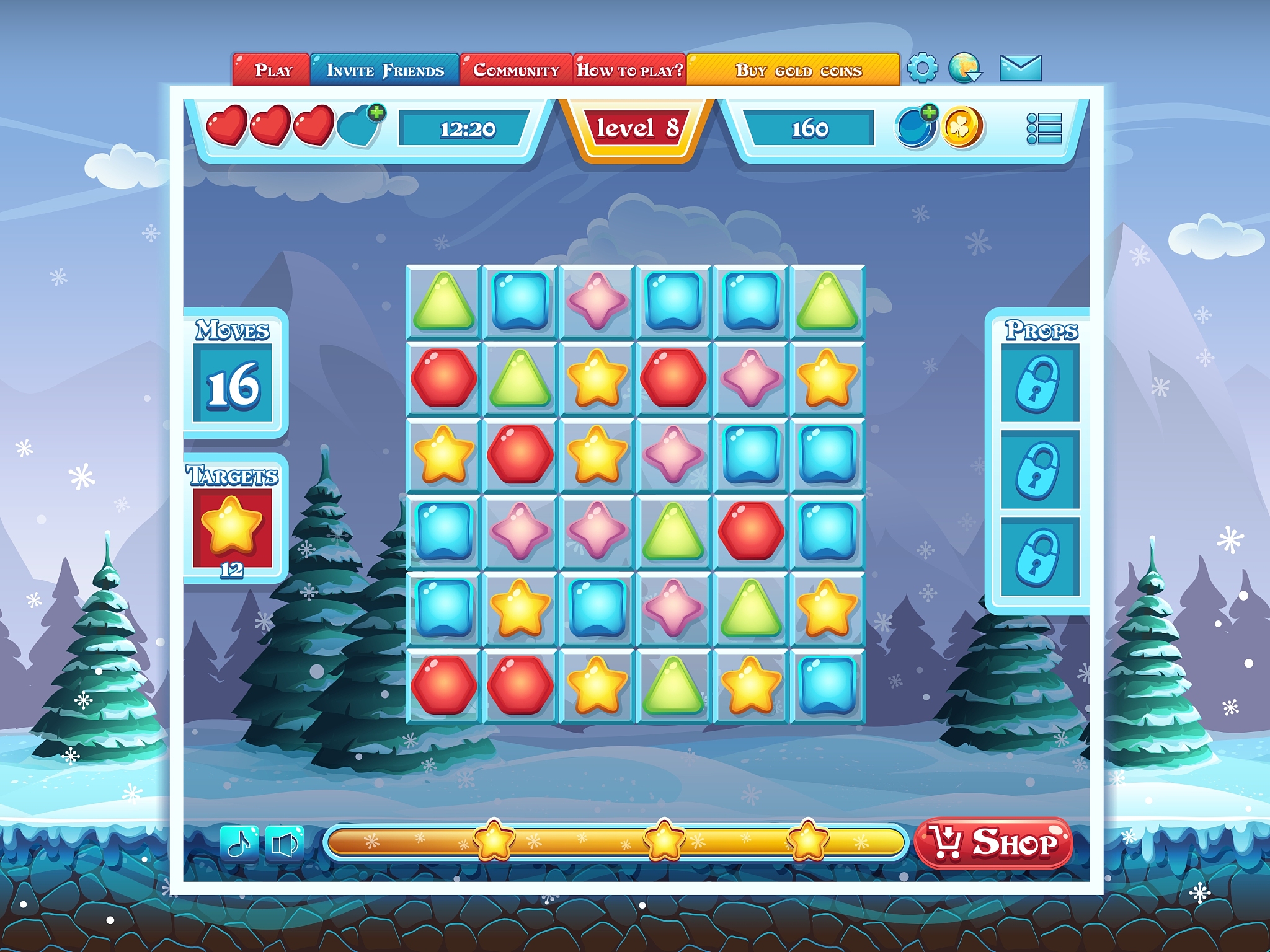The height and width of the screenshot is (952, 1270).
Task: Open the mail envelope icon
Action: [1020, 68]
